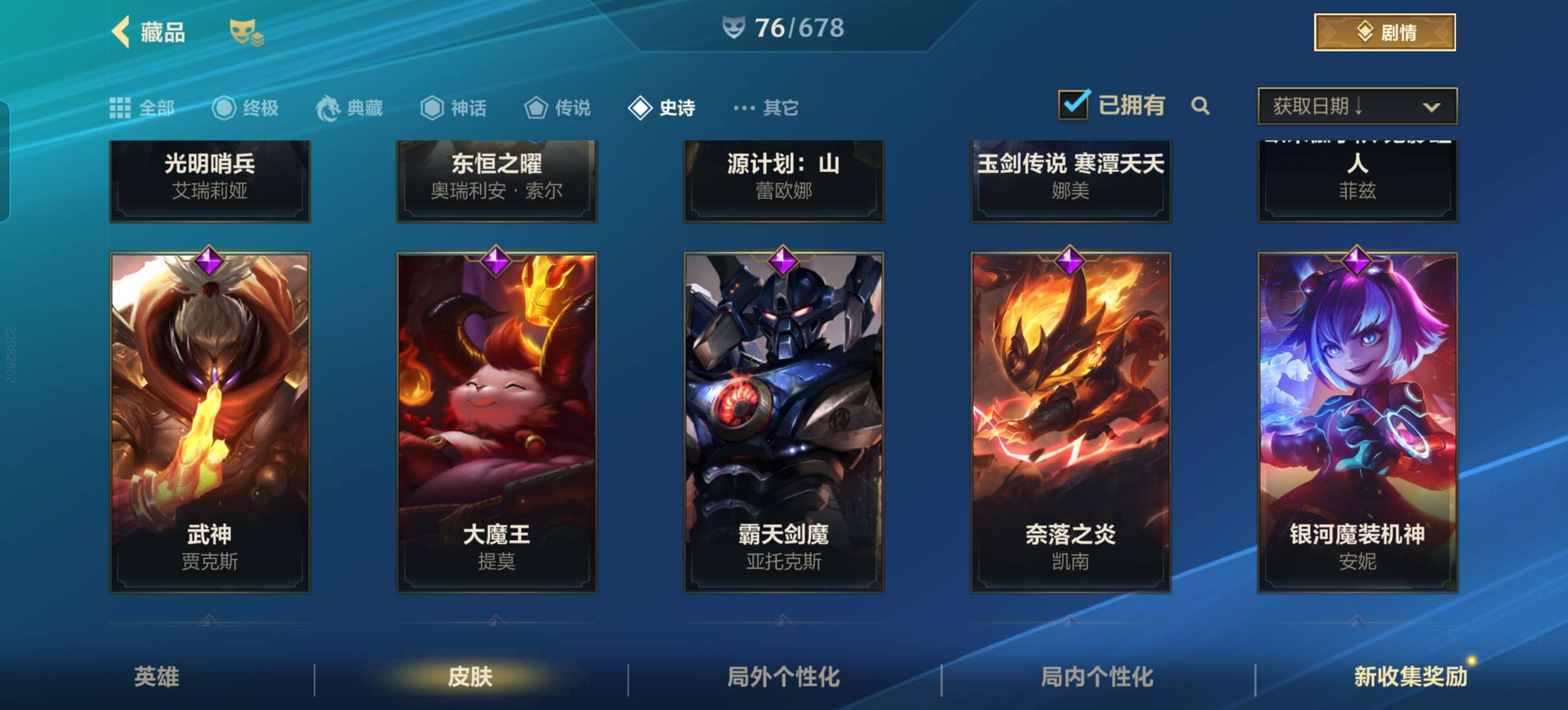The width and height of the screenshot is (1568, 710).
Task: Open the 新收集奖励 rewards tab
Action: 1410,676
